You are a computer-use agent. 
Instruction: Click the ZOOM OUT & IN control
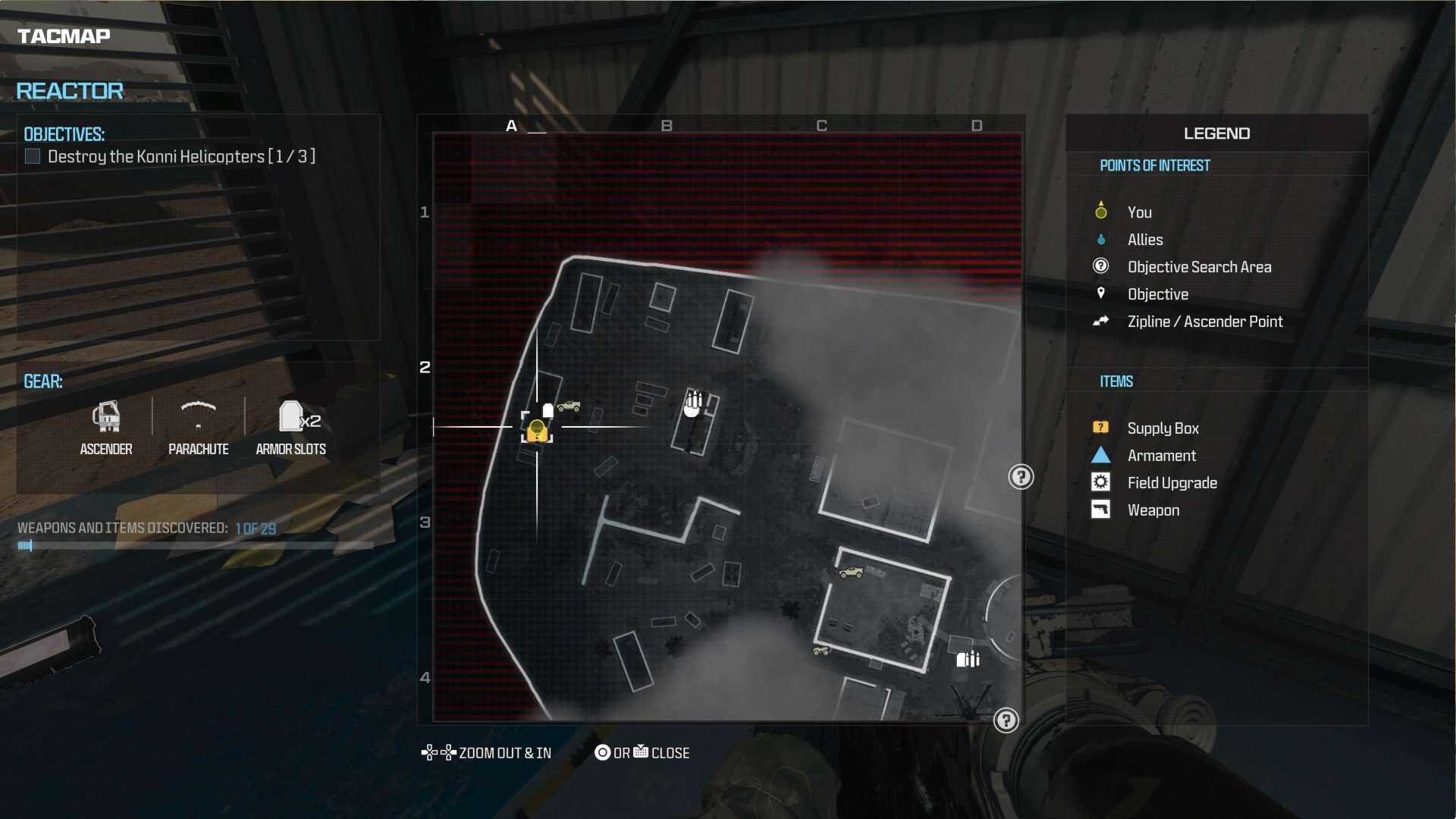click(x=486, y=752)
